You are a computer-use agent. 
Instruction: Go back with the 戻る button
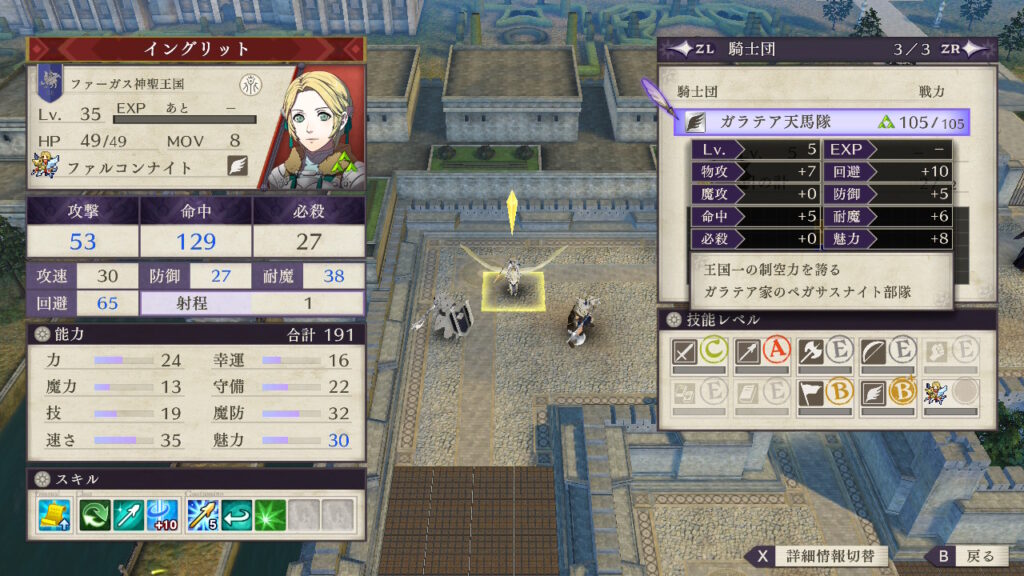tap(965, 556)
